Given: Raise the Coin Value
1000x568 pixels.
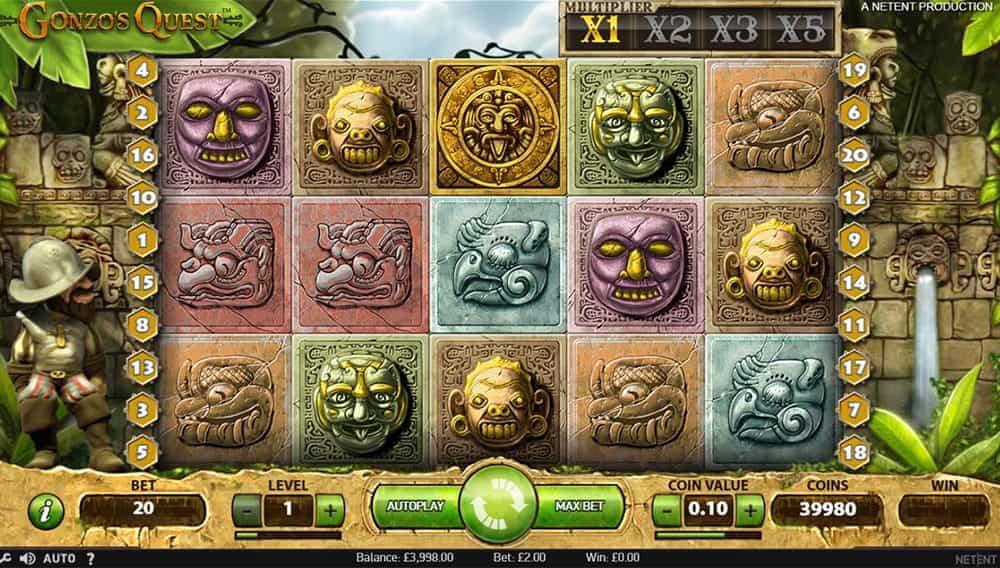Looking at the screenshot, I should coord(749,510).
